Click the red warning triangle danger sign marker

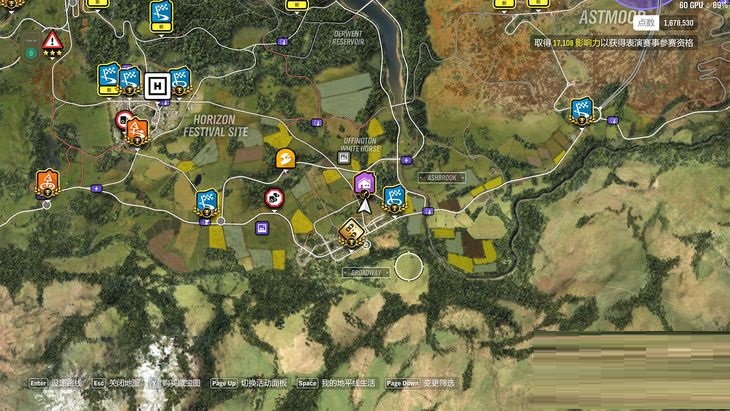tap(51, 41)
